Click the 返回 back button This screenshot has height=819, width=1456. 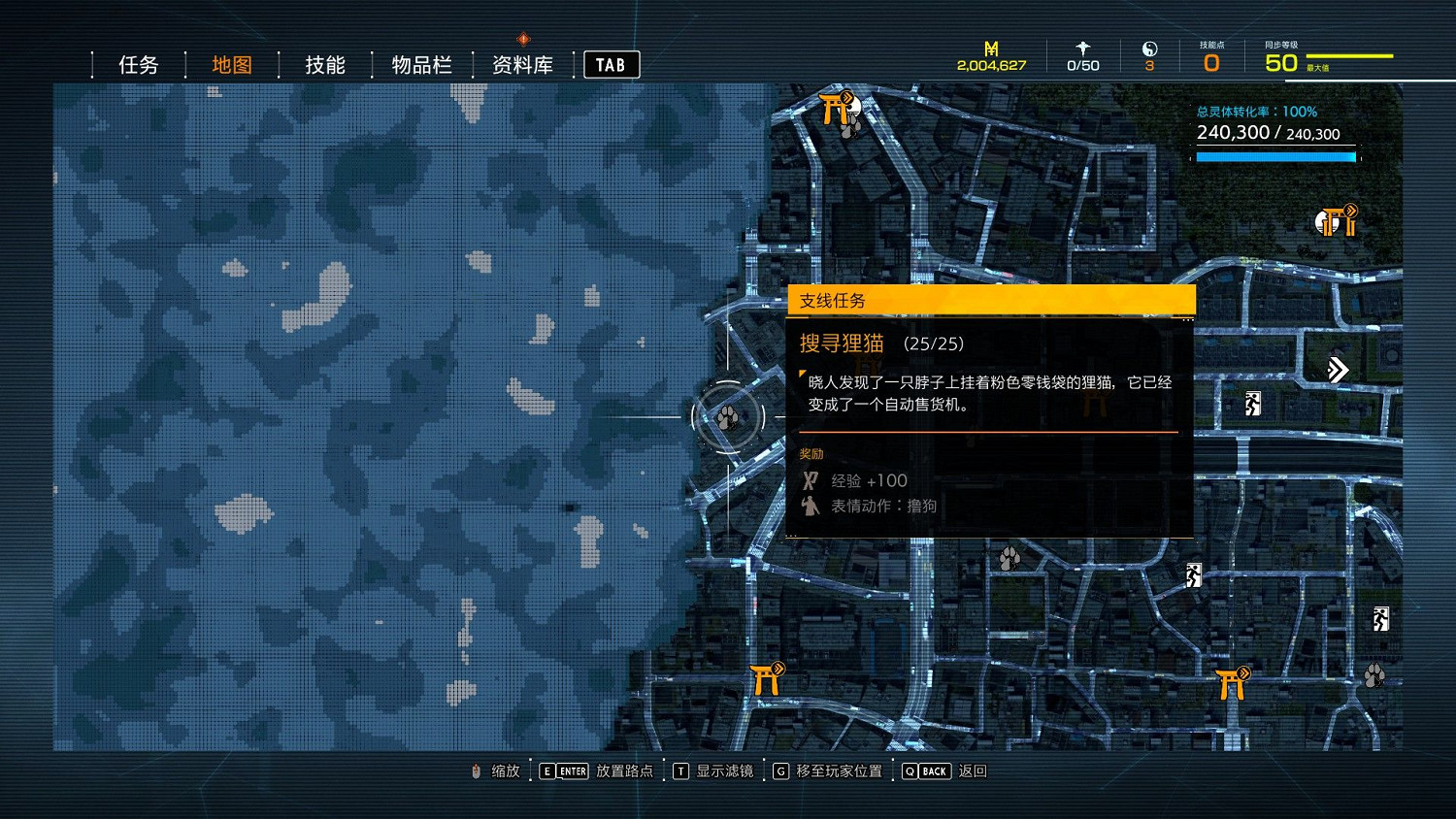click(975, 770)
